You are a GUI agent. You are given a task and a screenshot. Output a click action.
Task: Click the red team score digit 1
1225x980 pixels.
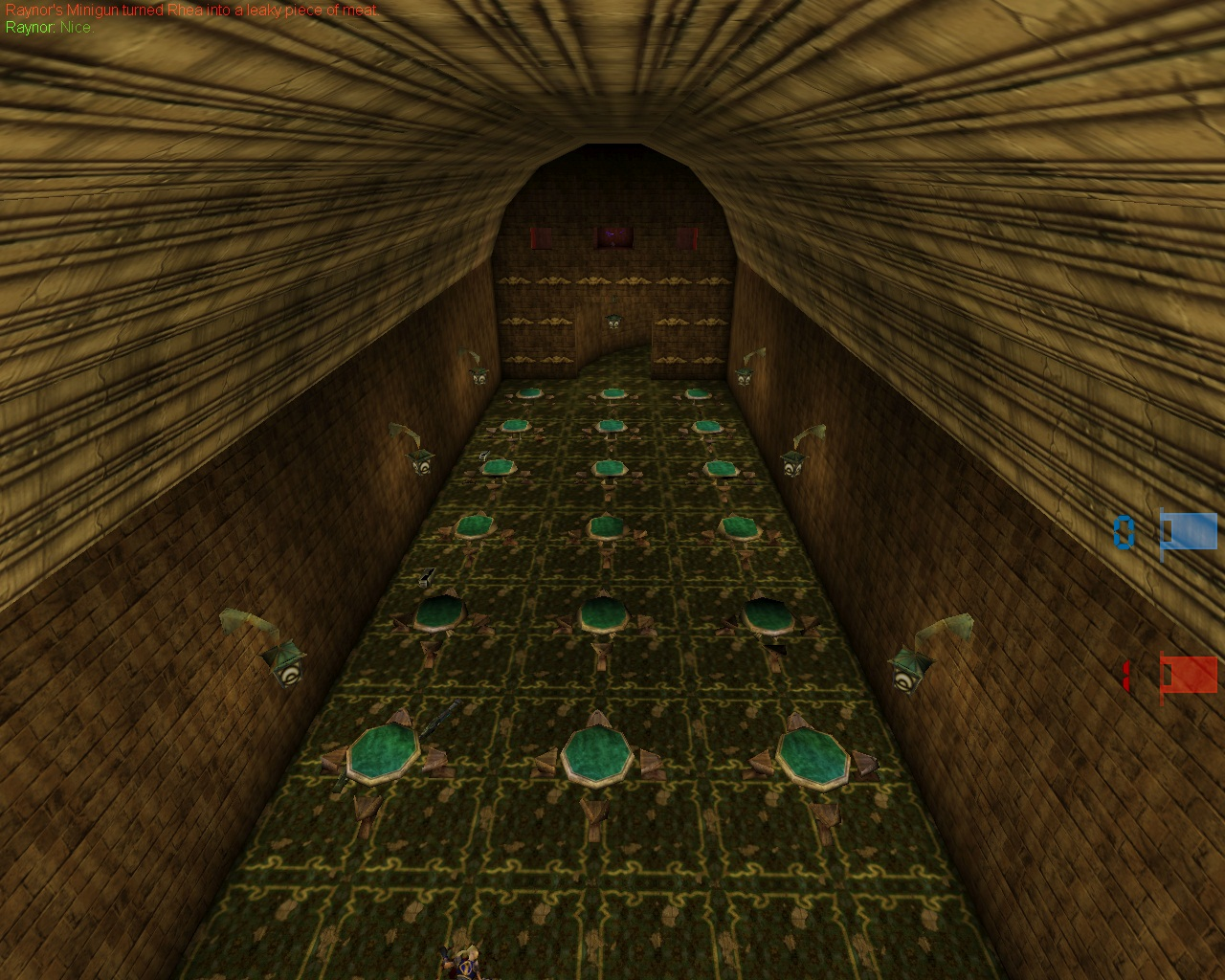click(x=1127, y=676)
